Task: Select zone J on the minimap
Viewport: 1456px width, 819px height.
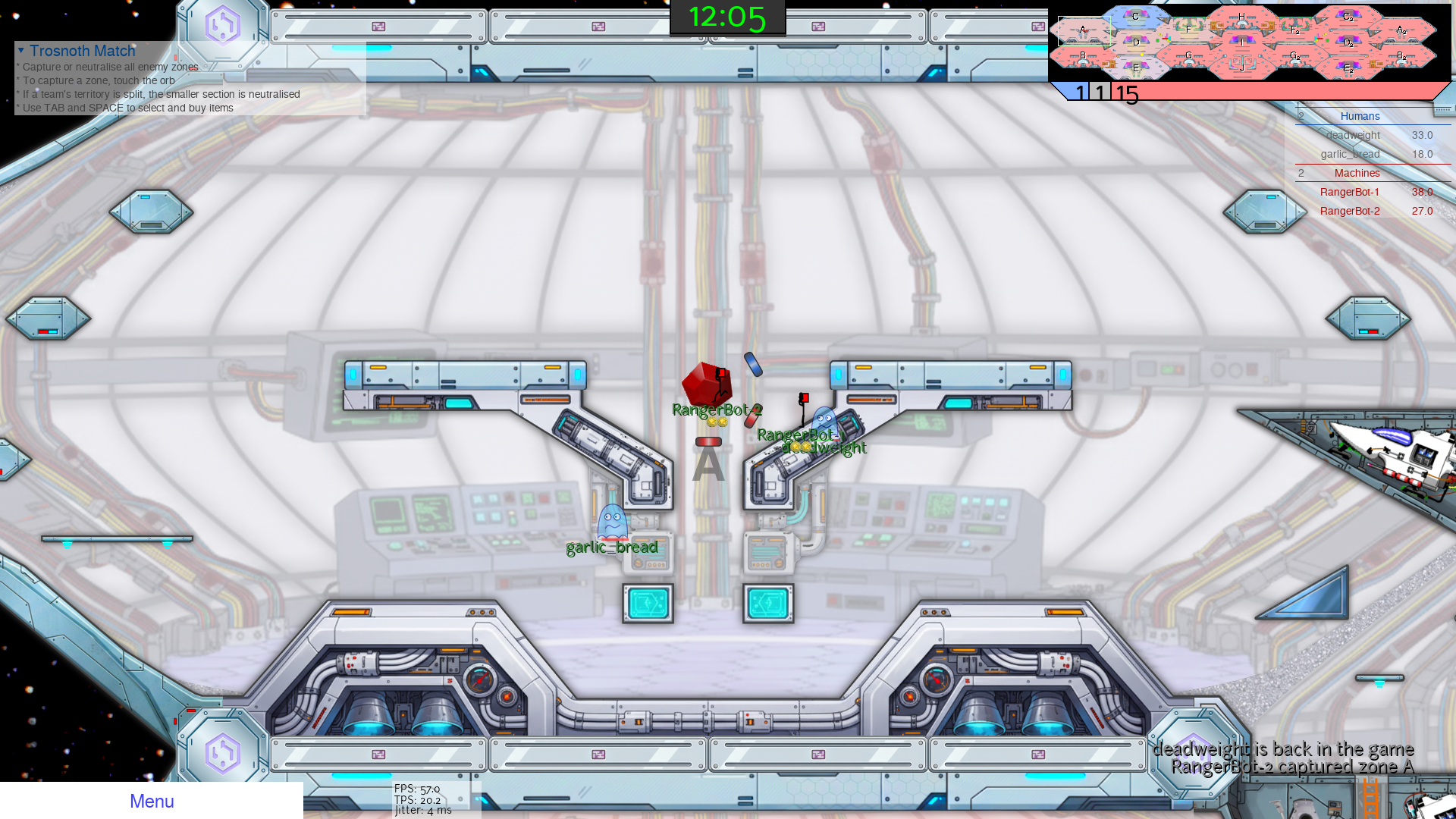Action: coord(1241,67)
